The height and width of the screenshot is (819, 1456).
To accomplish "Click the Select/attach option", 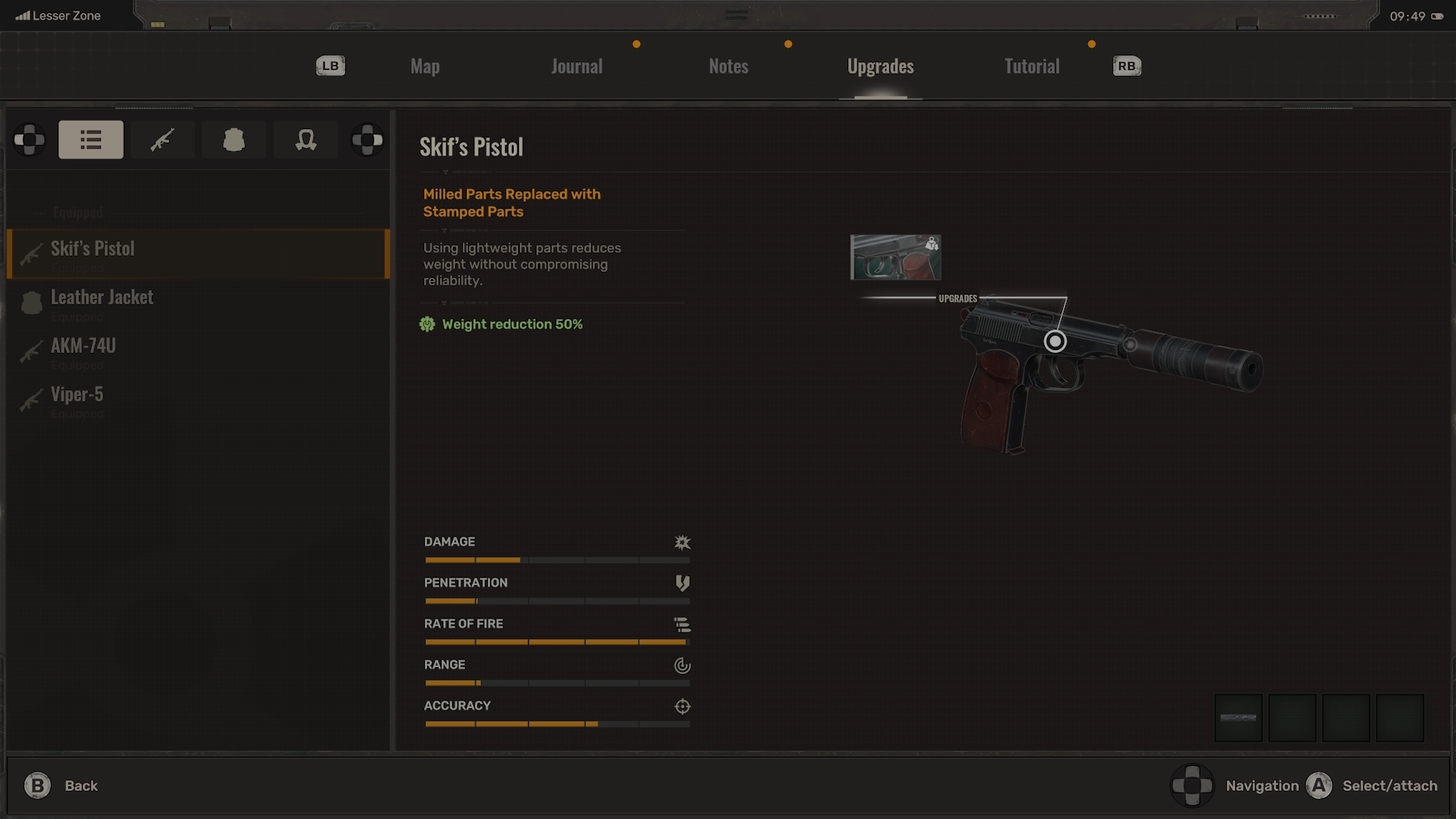I will tap(1373, 786).
